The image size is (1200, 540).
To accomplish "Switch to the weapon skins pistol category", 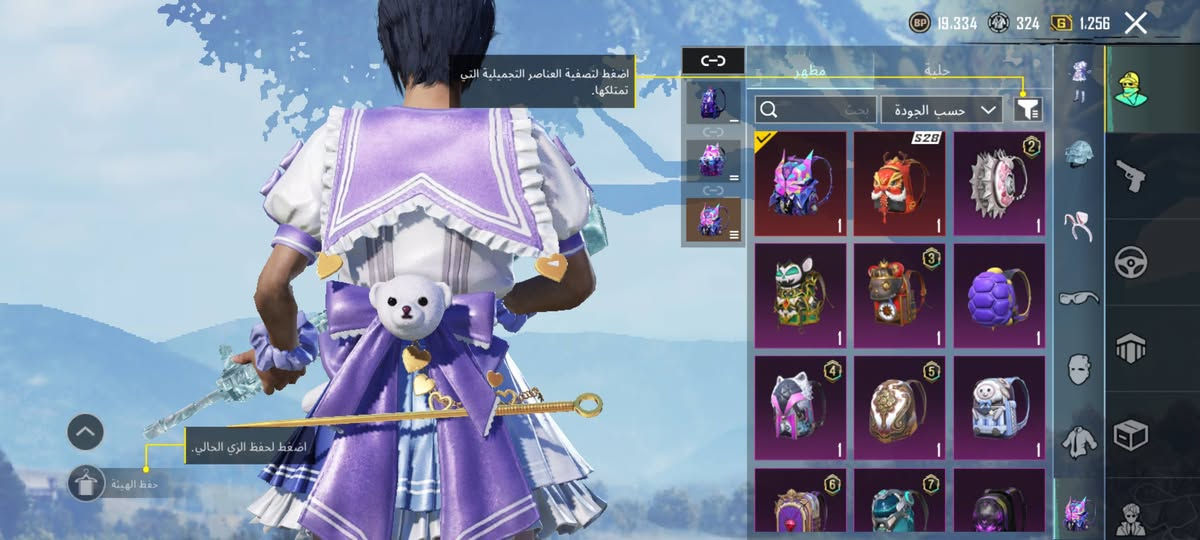I will tap(1131, 176).
